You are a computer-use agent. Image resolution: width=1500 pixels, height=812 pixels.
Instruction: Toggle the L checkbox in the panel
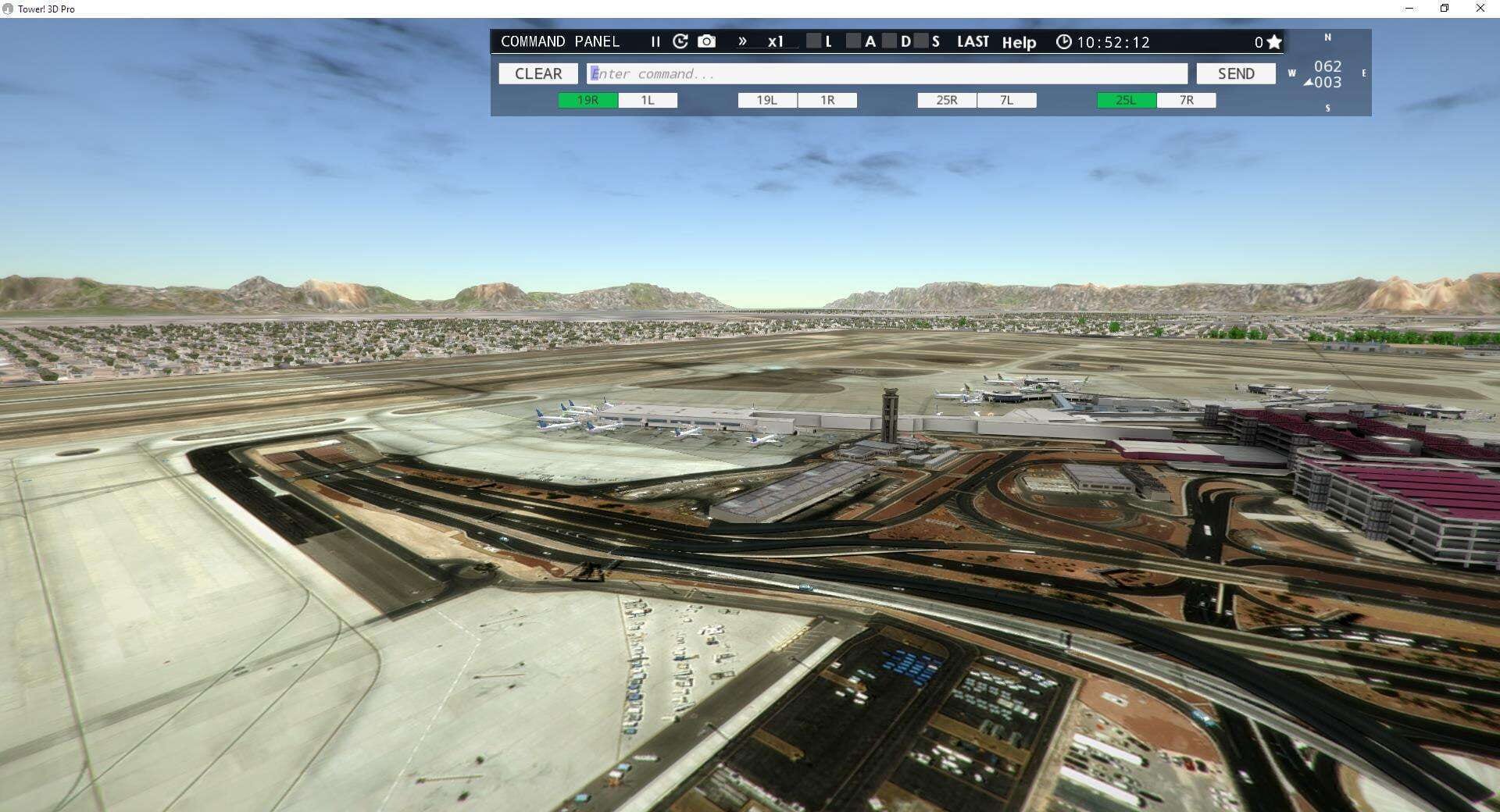813,42
